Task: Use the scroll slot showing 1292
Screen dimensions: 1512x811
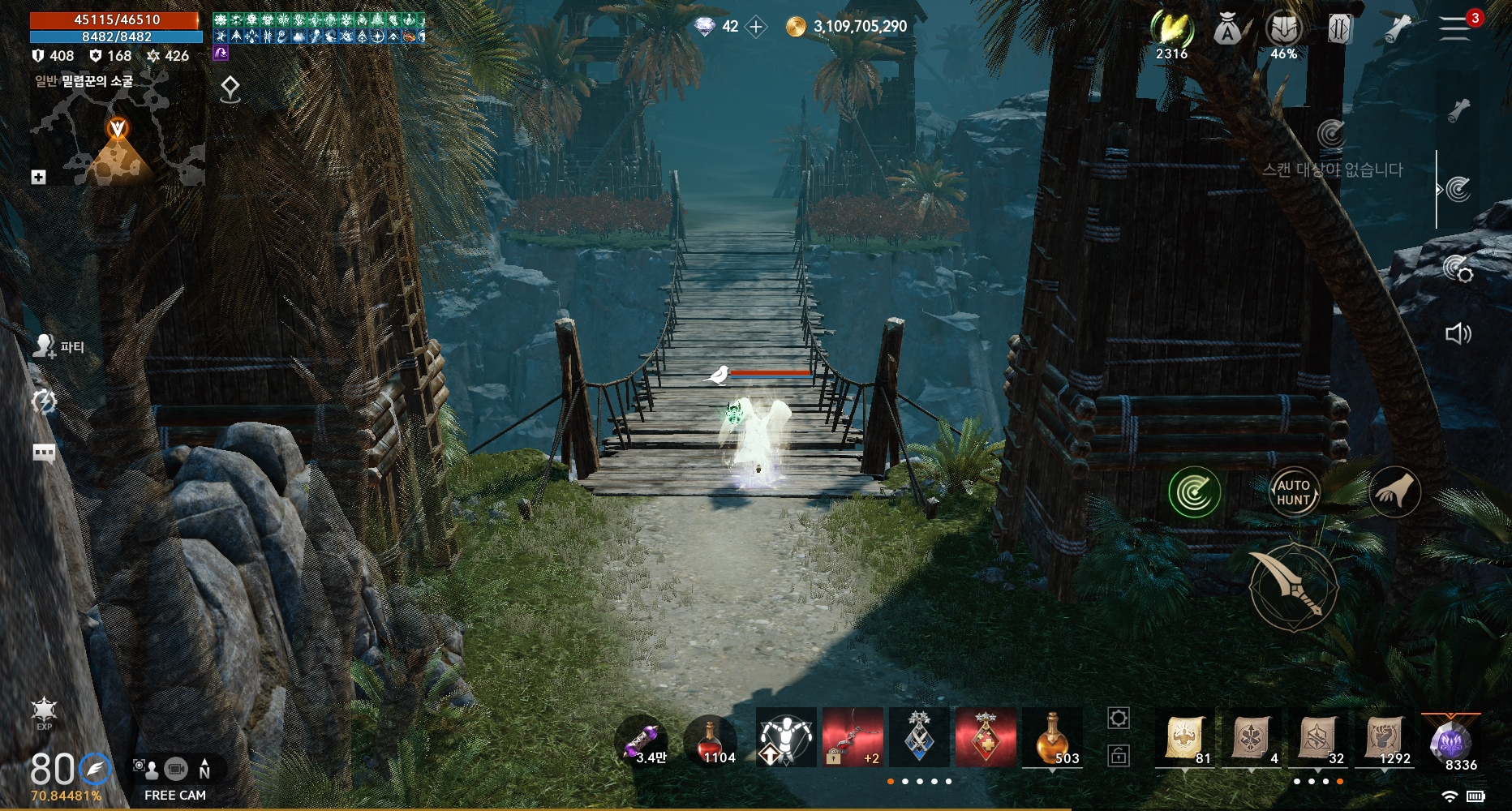Action: 1385,739
